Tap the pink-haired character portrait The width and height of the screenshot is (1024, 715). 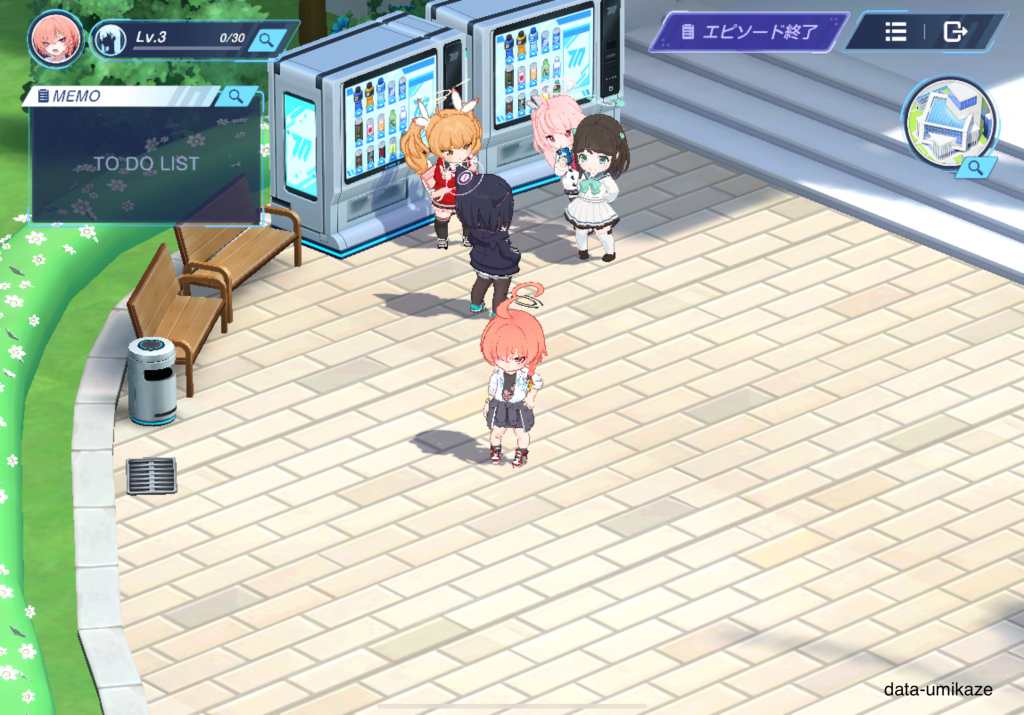(55, 38)
